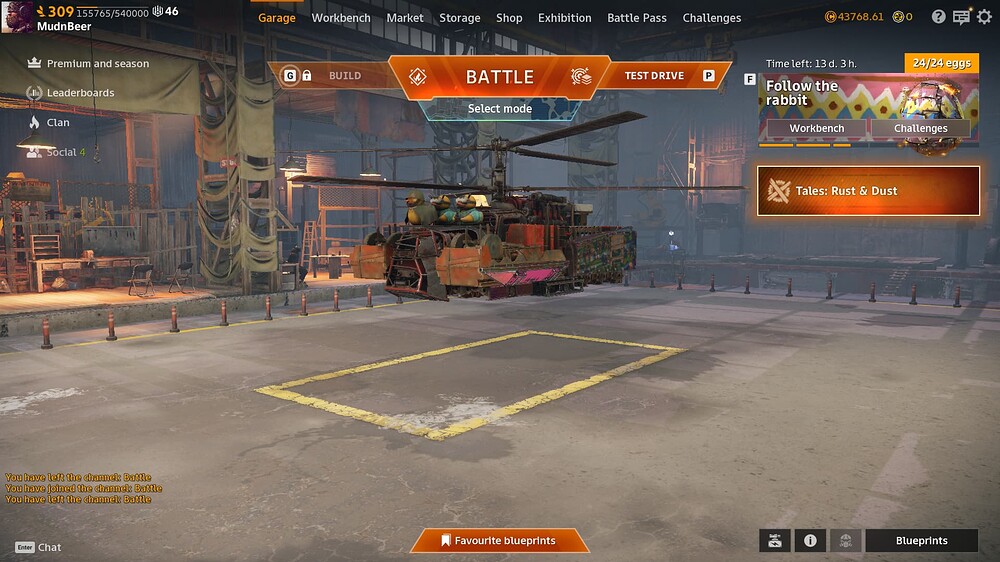The height and width of the screenshot is (562, 1000).
Task: Go to the Storage tab
Action: coord(460,18)
